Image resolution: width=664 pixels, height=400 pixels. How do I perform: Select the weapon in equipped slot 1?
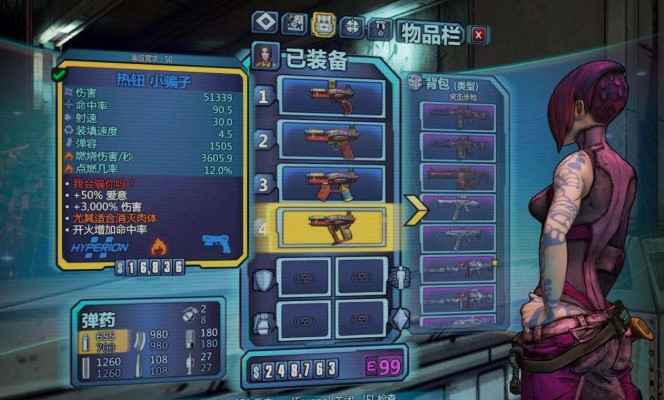(x=331, y=97)
